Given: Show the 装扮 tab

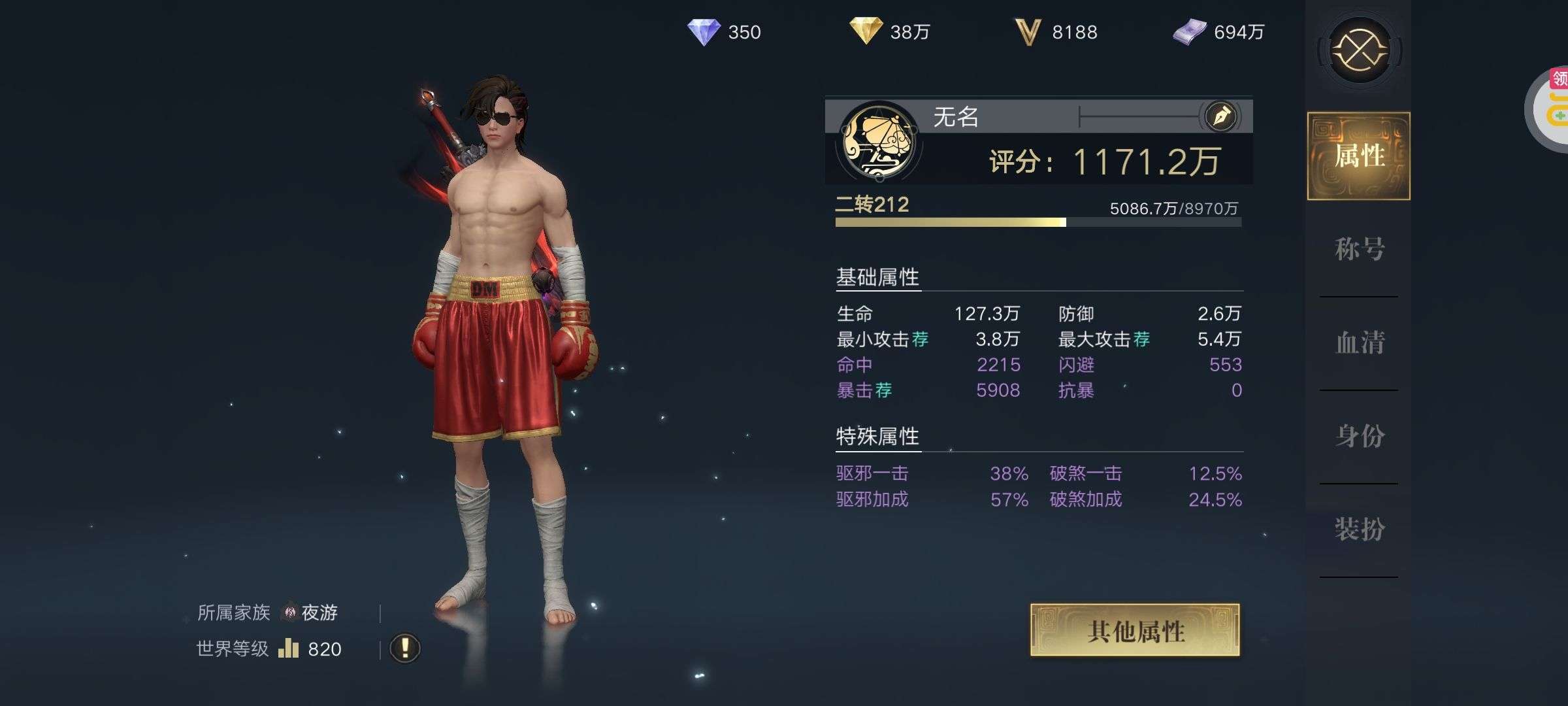Looking at the screenshot, I should point(1359,529).
